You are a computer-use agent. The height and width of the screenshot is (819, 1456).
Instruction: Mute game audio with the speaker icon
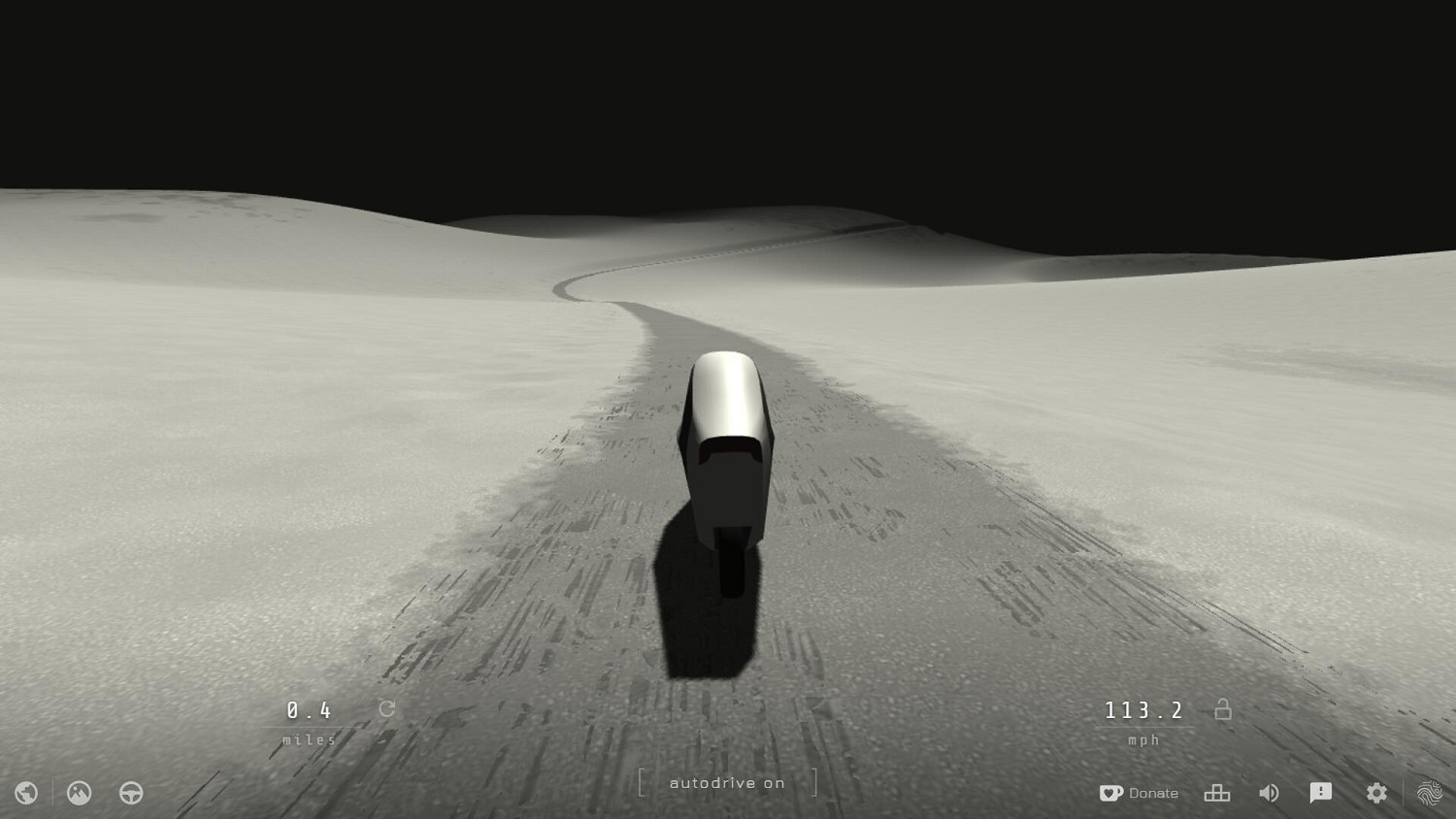[x=1269, y=793]
